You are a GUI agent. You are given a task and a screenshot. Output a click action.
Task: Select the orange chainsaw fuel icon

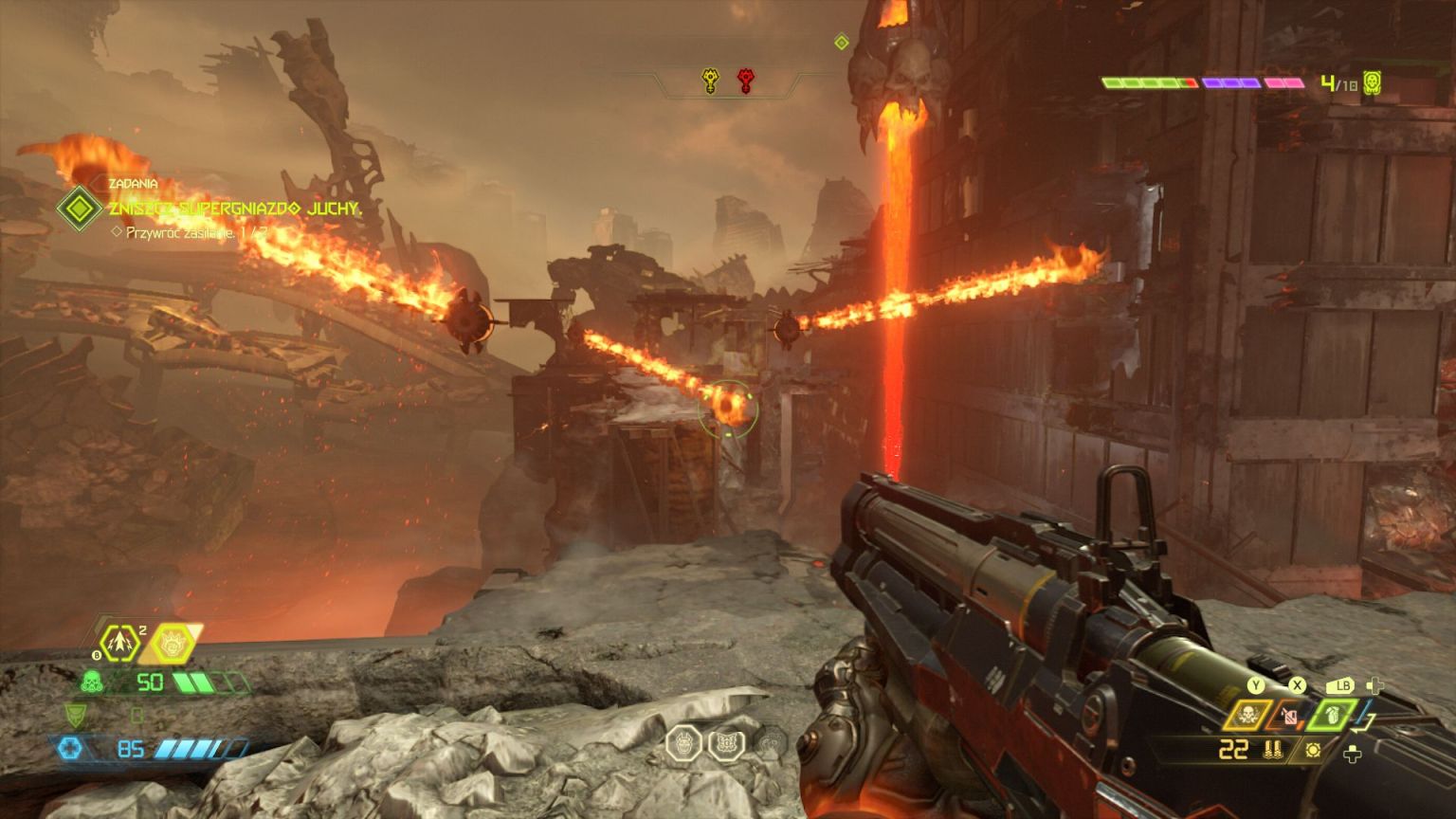(x=1288, y=716)
